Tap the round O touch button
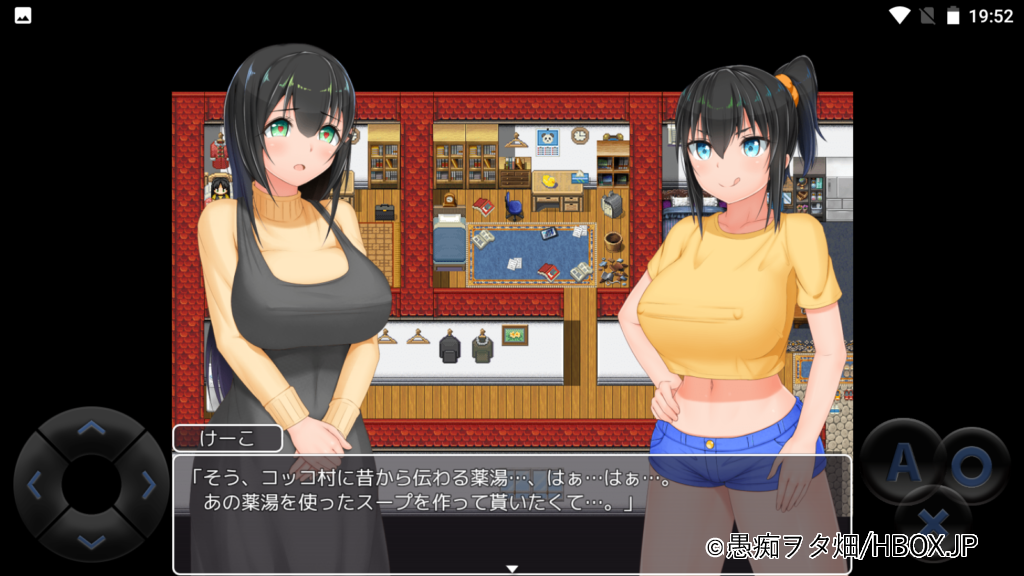The width and height of the screenshot is (1024, 576). tap(970, 463)
